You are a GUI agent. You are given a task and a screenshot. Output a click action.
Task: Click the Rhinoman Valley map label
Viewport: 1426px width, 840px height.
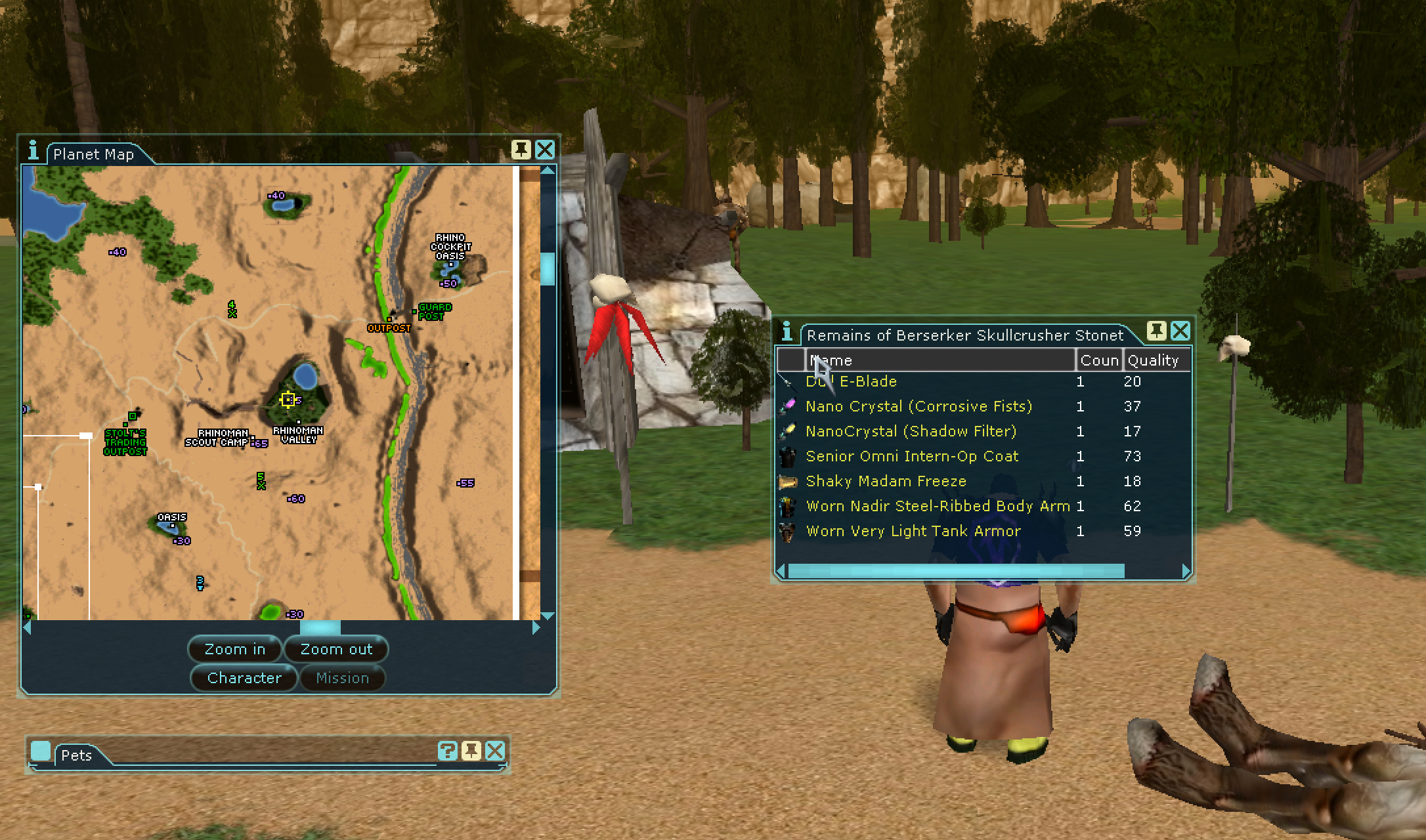click(298, 435)
